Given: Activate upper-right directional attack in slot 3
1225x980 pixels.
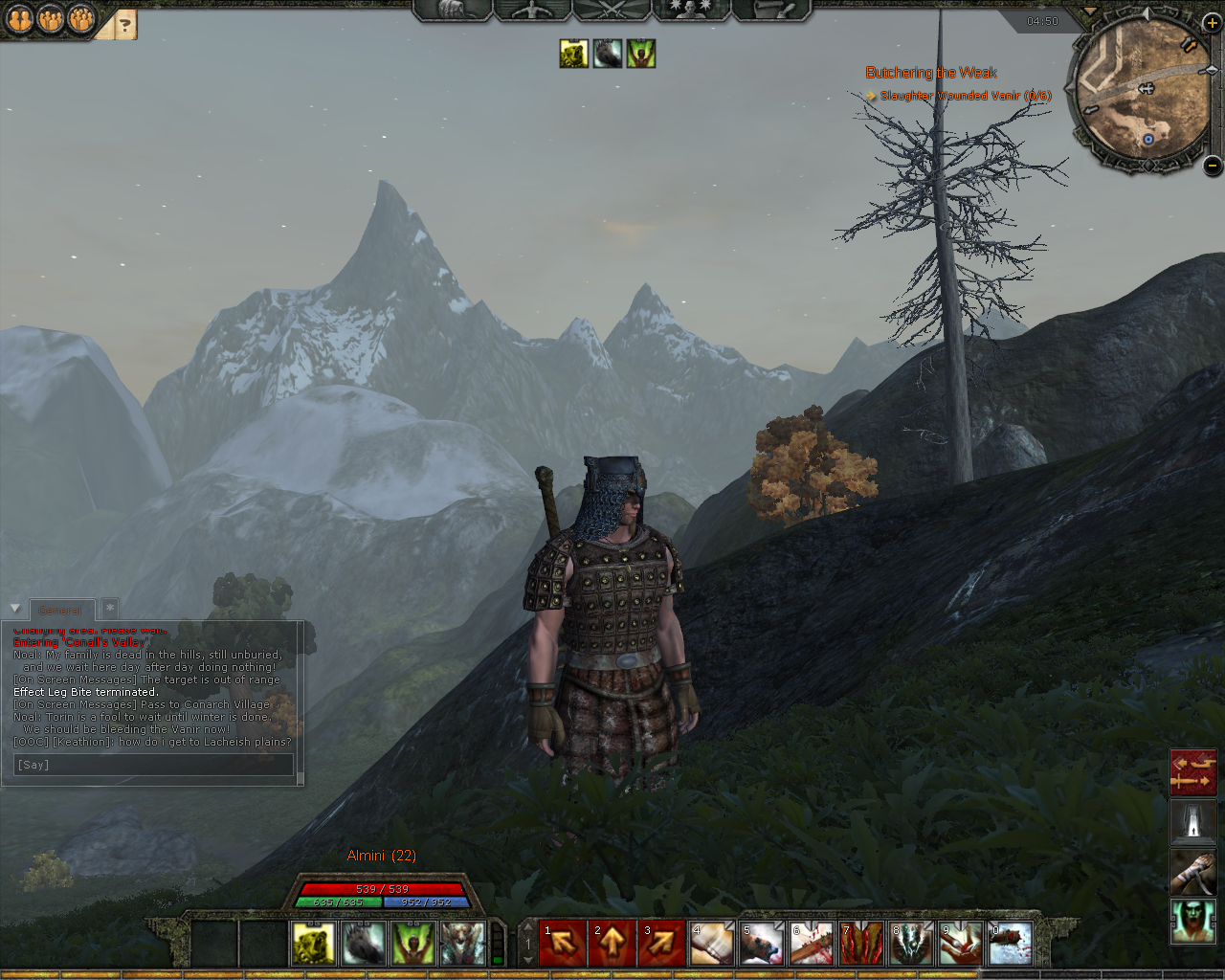Looking at the screenshot, I should coord(662,944).
